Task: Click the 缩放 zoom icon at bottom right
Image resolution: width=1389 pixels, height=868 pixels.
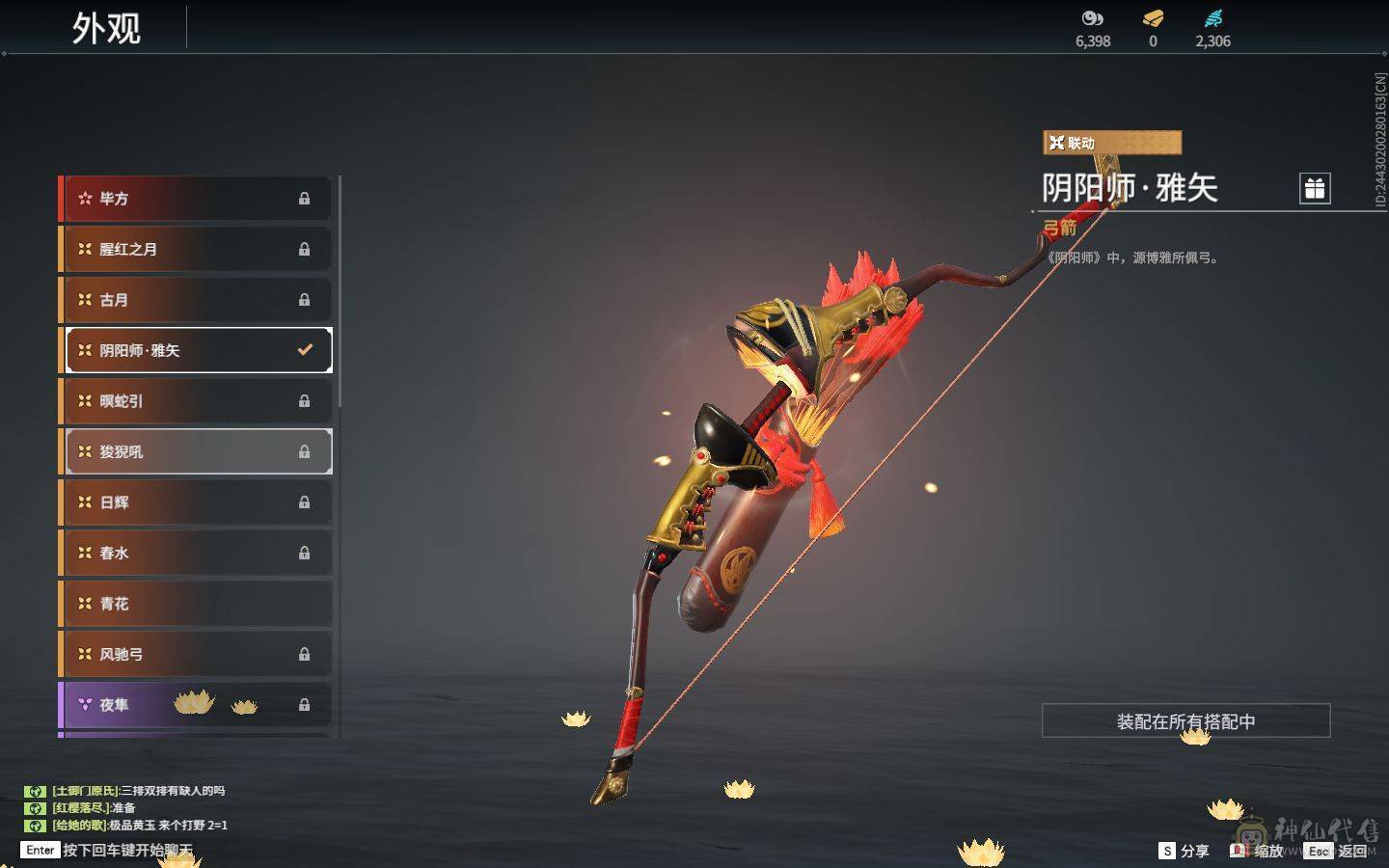Action: coord(1239,852)
